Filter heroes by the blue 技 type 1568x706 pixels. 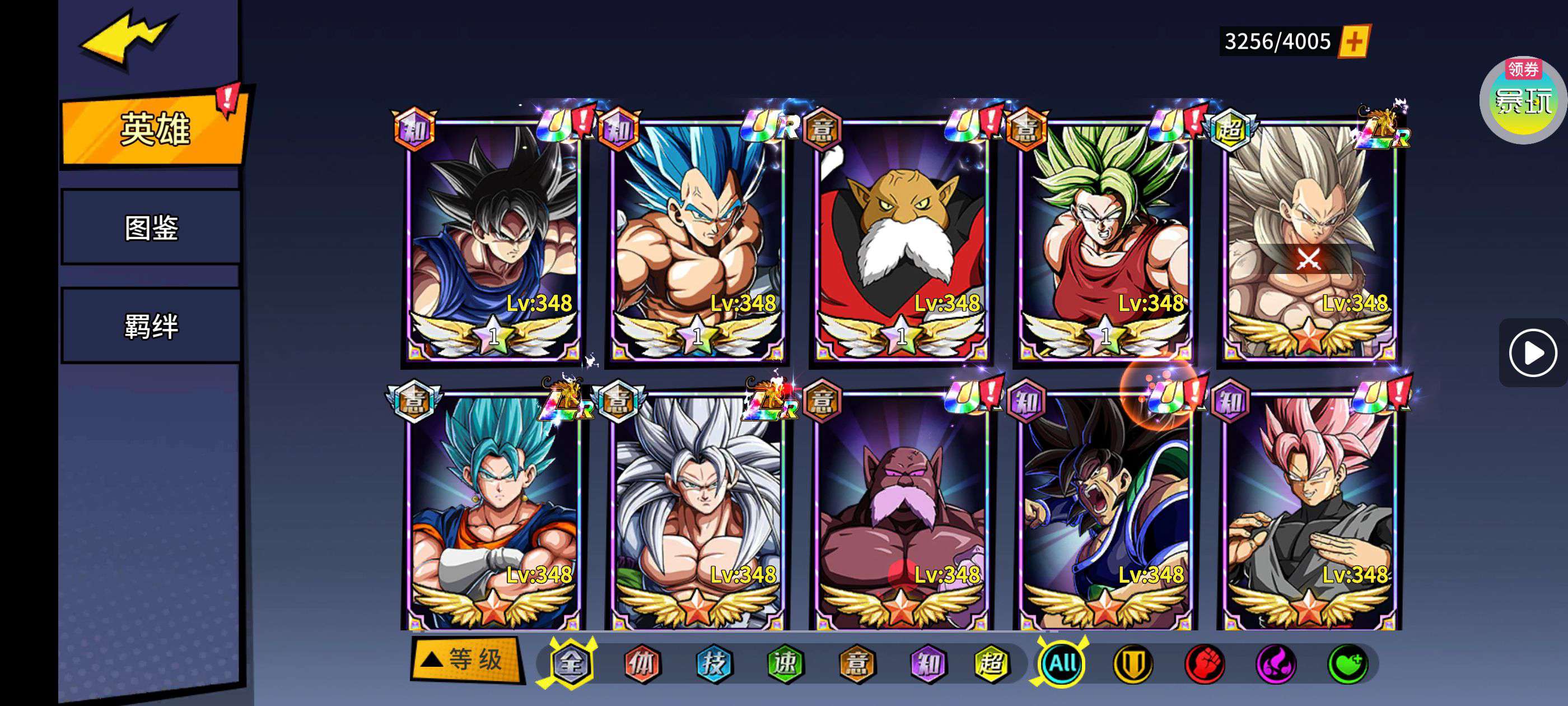coord(713,663)
